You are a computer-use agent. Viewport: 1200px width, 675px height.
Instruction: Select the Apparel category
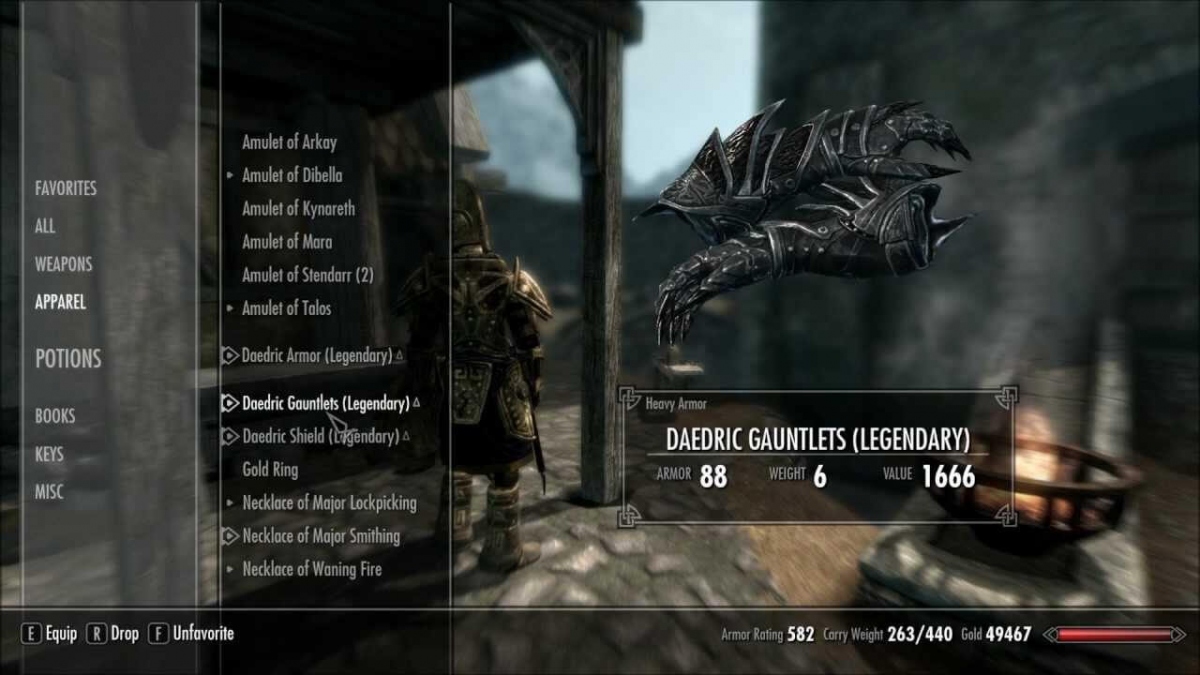60,302
